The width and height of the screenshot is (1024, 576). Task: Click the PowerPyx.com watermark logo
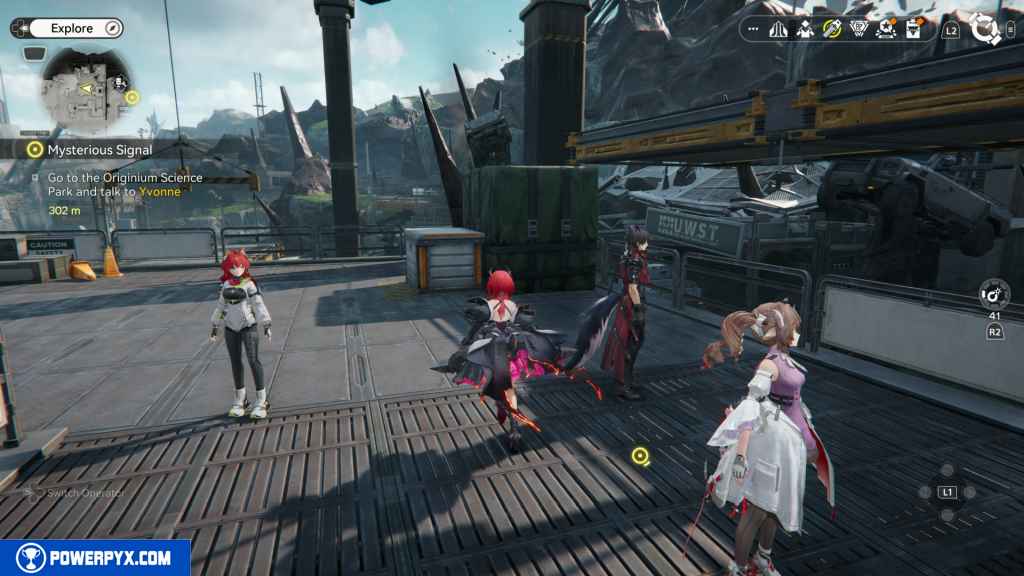coord(95,558)
